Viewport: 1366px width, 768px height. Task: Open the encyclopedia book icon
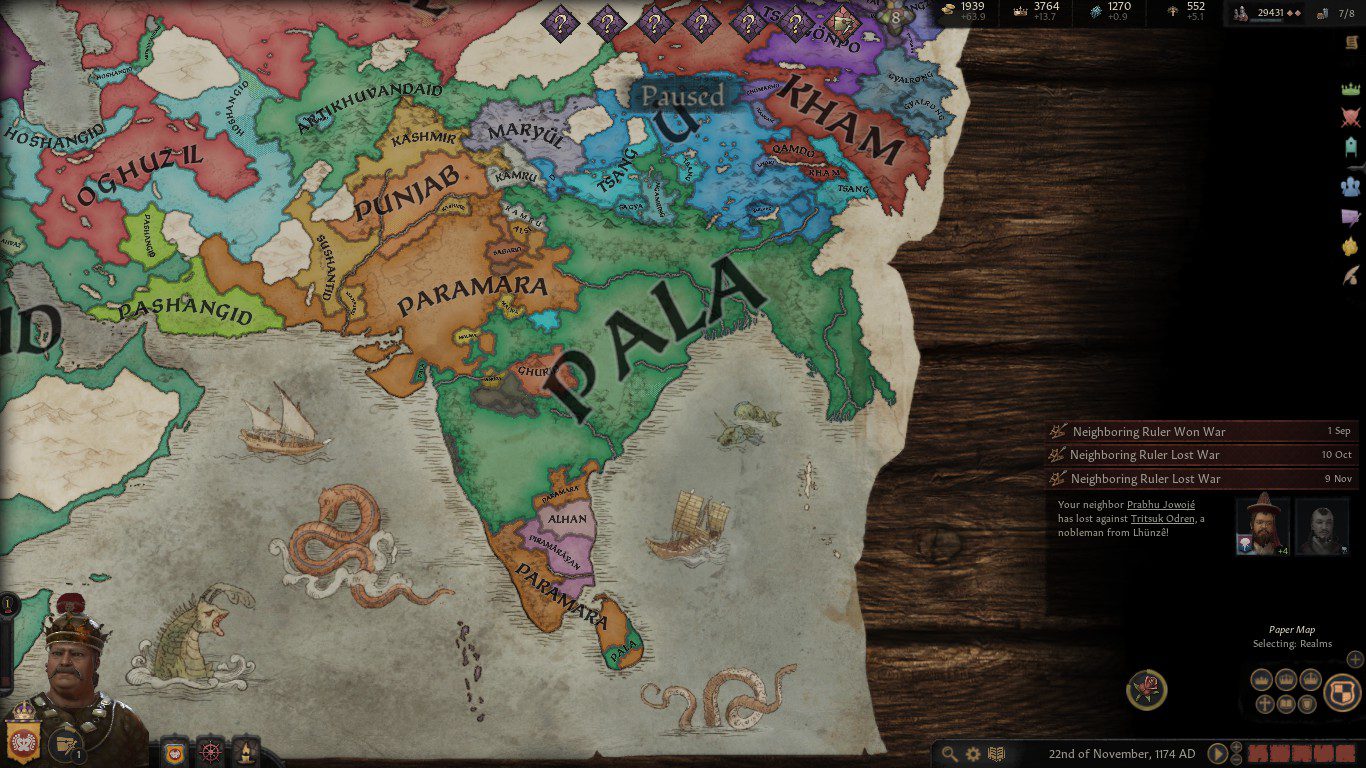[x=996, y=754]
